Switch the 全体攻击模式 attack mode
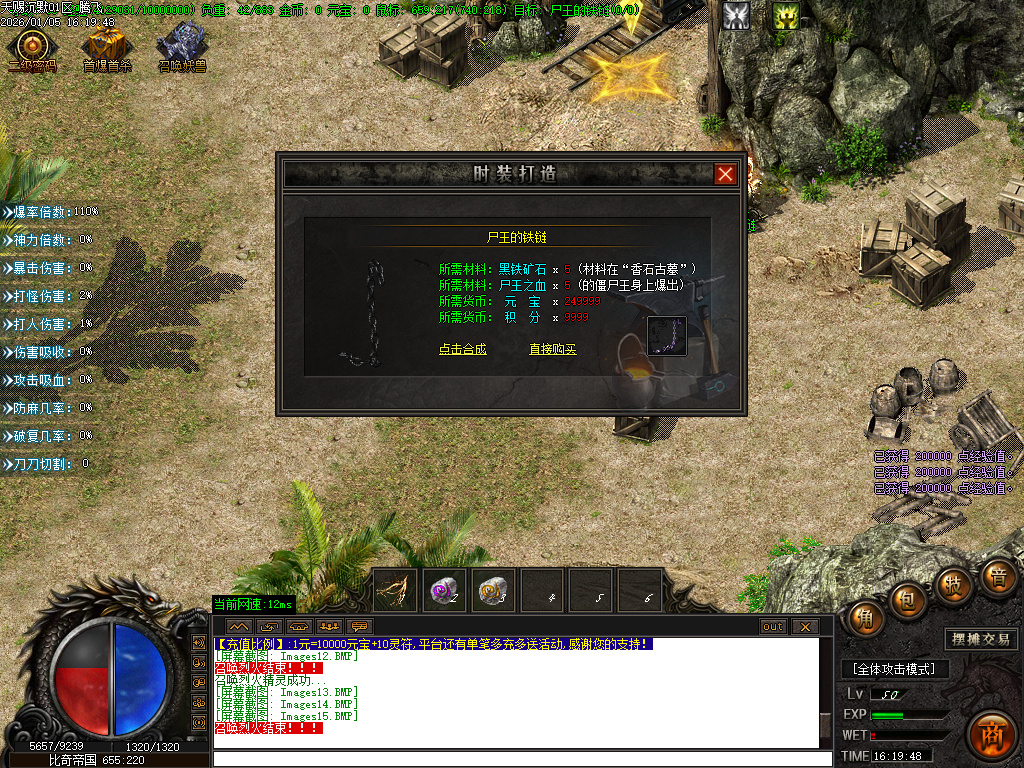 tap(894, 669)
